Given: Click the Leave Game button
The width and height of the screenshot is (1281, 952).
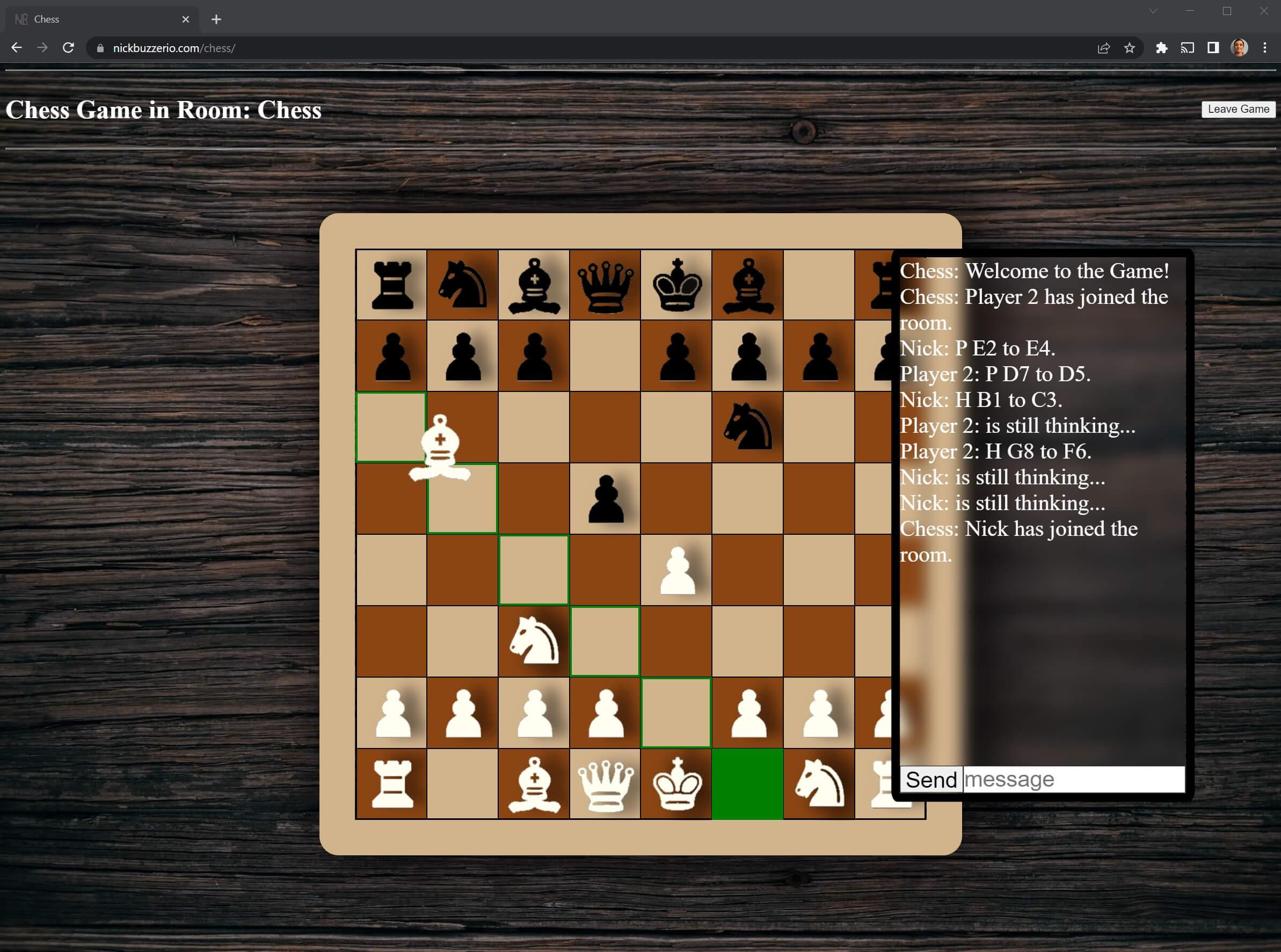Looking at the screenshot, I should tap(1239, 110).
